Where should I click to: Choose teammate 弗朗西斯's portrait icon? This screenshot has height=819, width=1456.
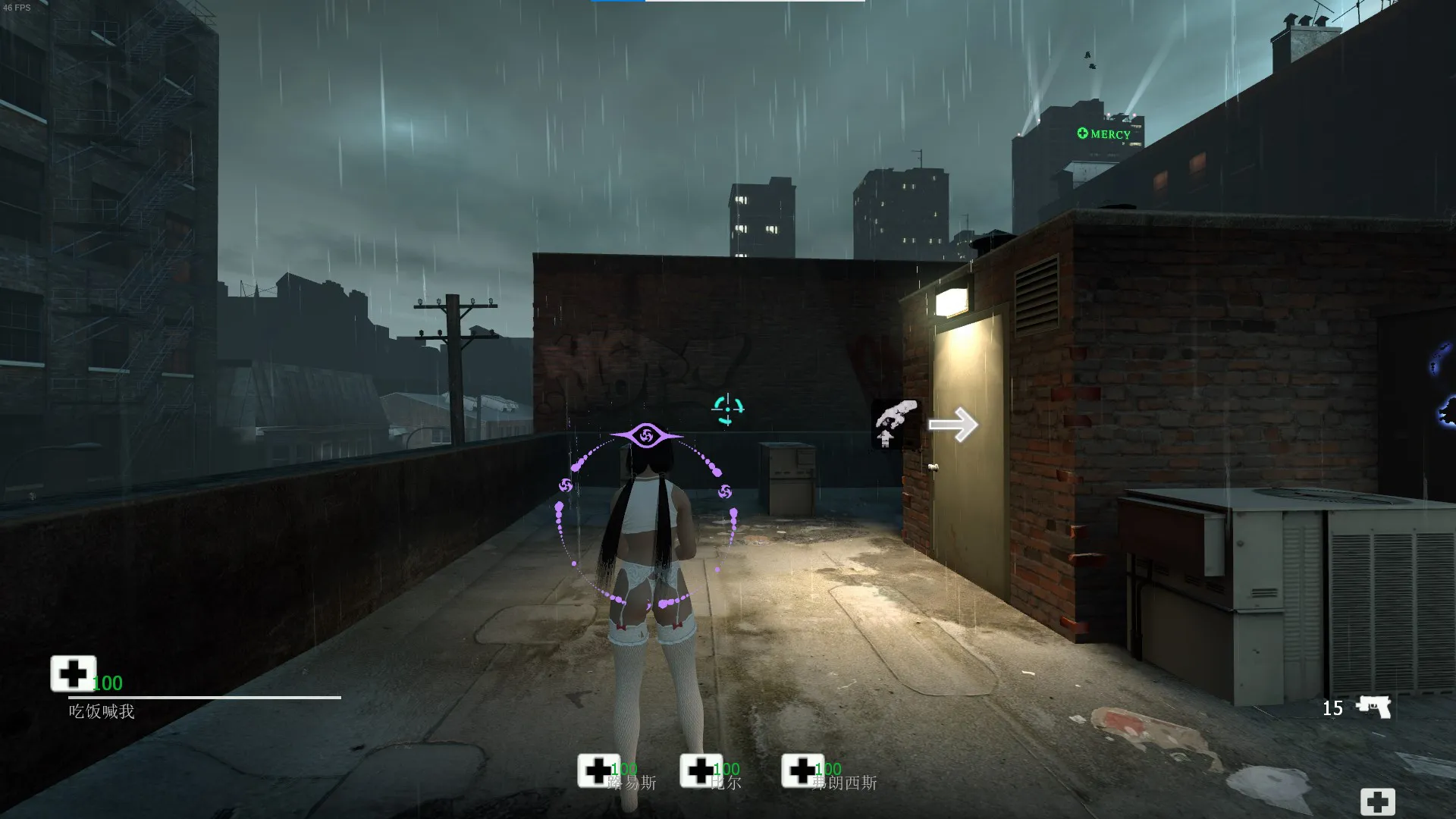pyautogui.click(x=802, y=770)
